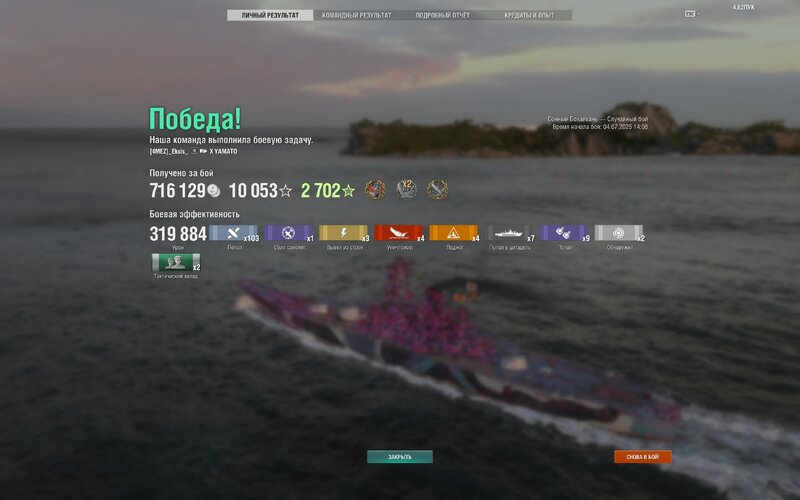Screen dimensions: 800x500
Task: Show the Подробный отчёт tab
Action: (x=442, y=16)
